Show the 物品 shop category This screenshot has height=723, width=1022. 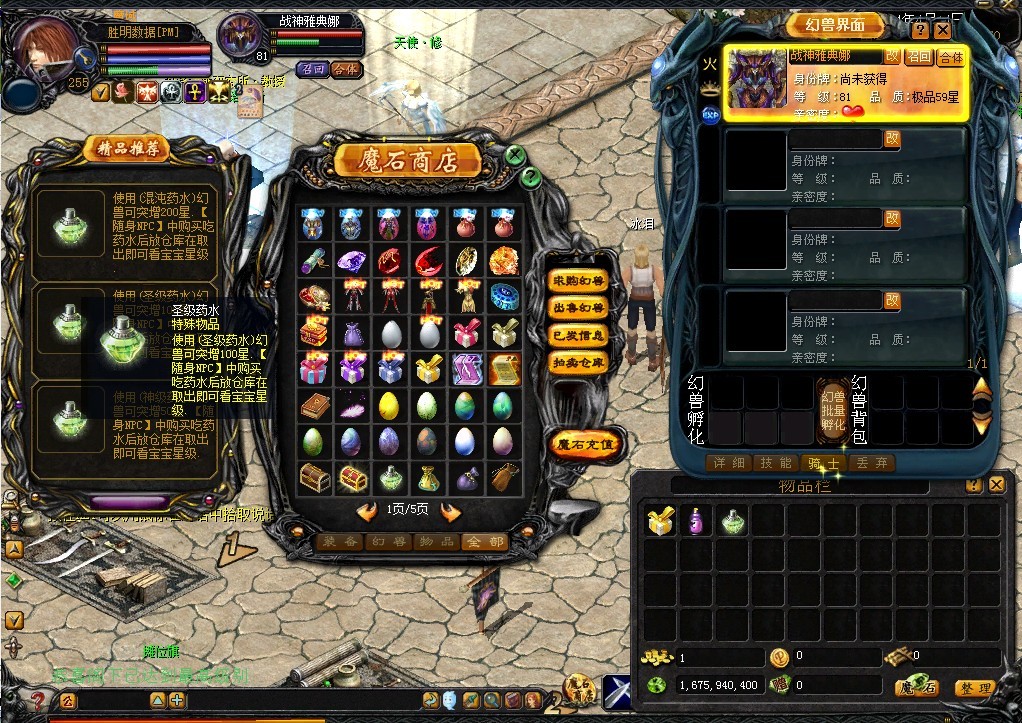click(437, 541)
